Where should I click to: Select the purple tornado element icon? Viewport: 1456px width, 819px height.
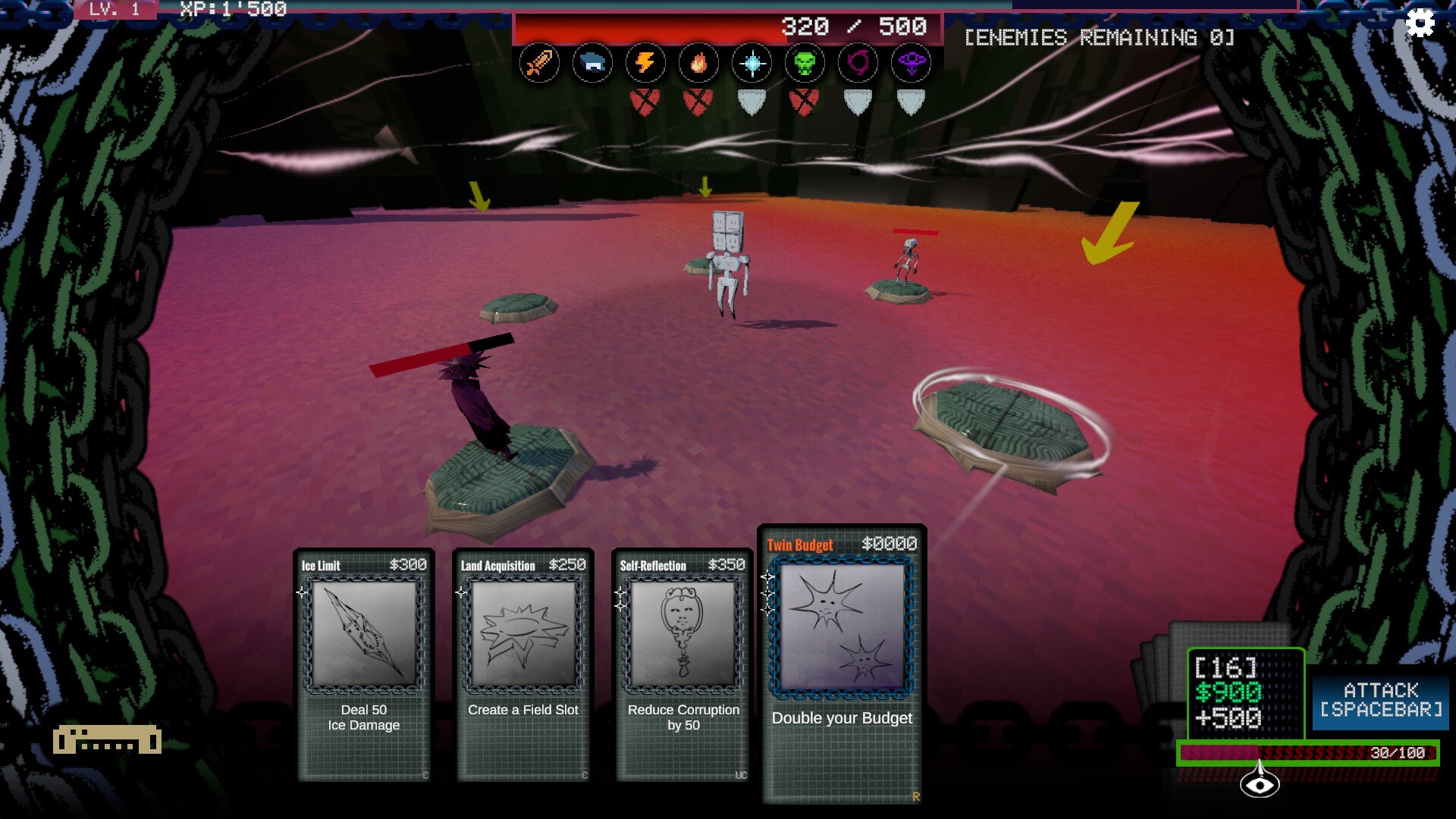(911, 63)
